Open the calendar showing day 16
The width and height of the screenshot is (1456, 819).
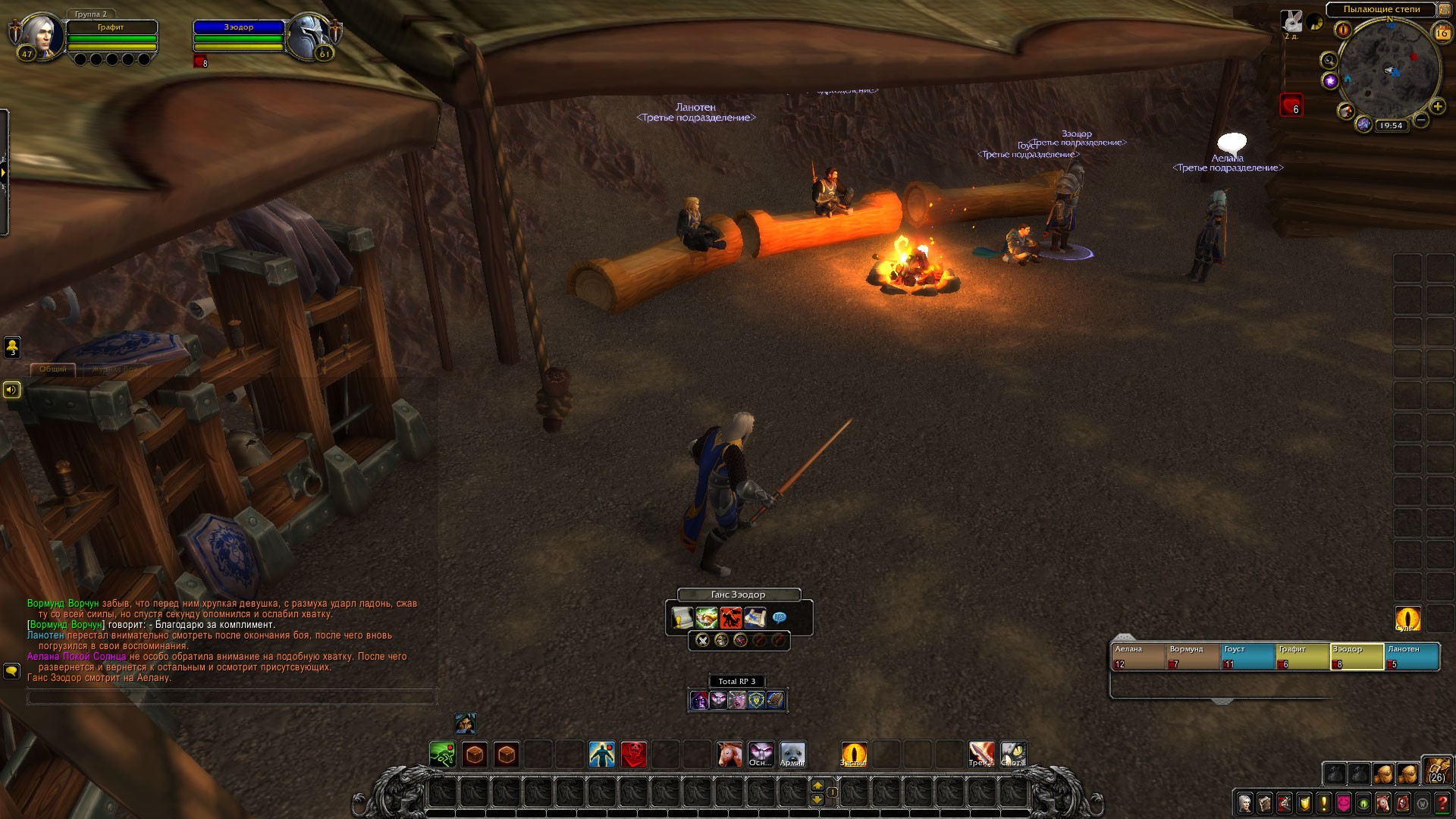(1441, 33)
